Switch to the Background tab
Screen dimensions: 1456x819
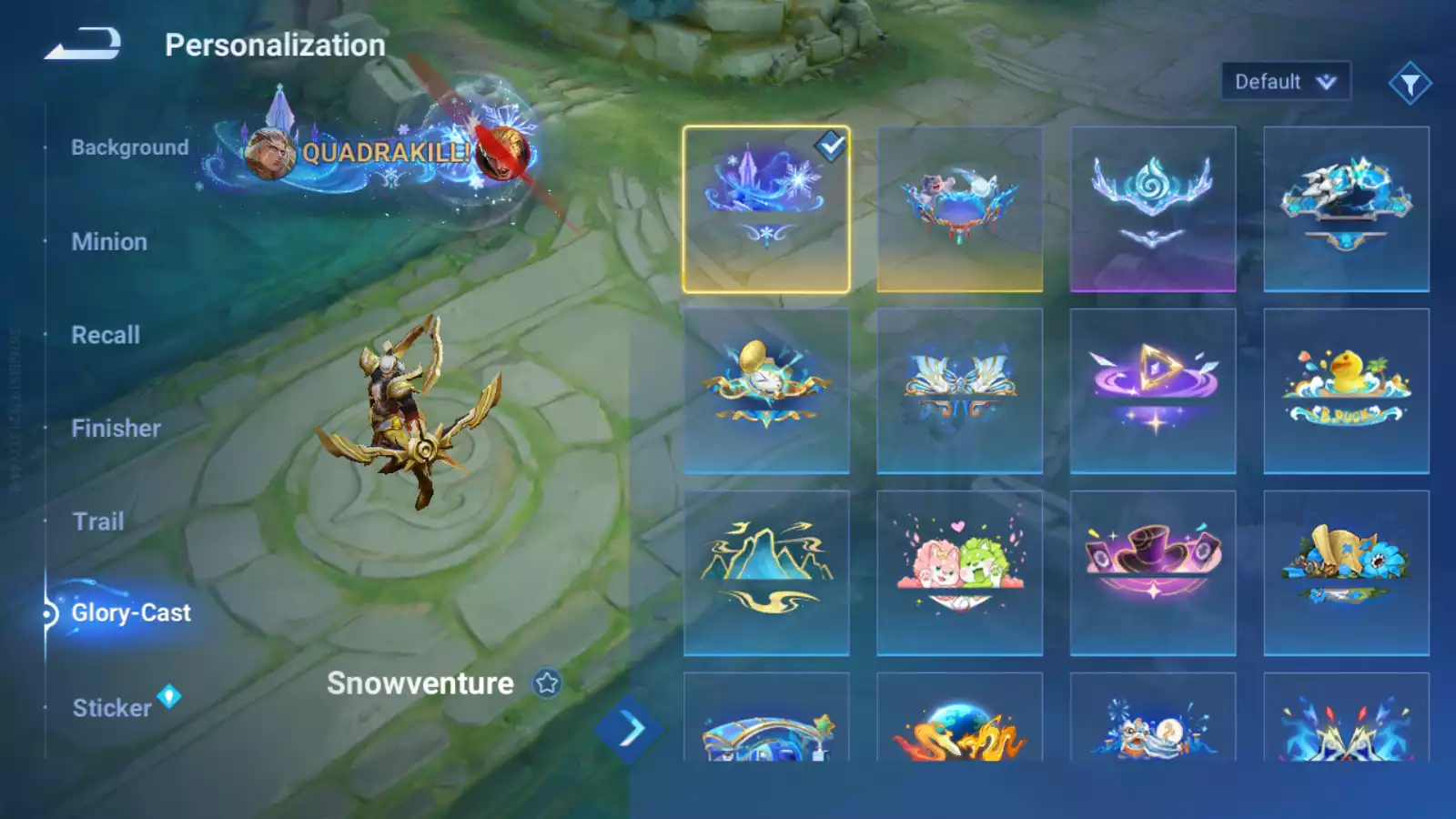point(129,147)
